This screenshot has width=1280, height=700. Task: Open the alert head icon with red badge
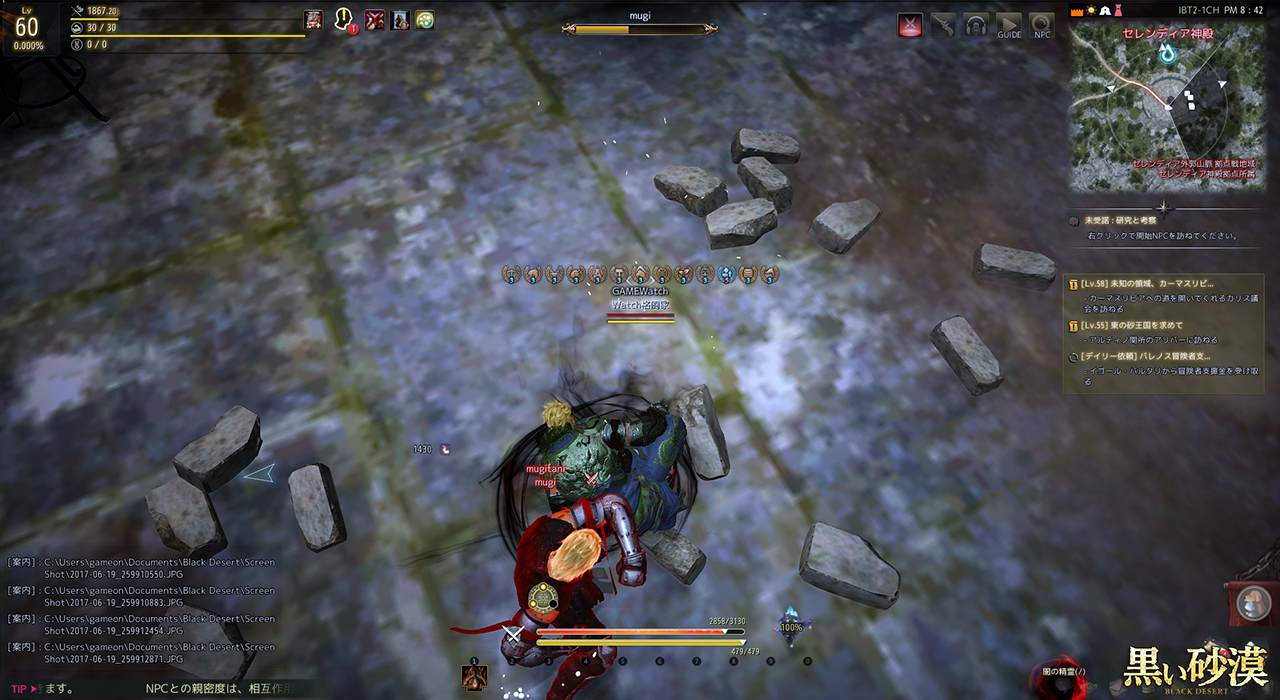click(345, 20)
